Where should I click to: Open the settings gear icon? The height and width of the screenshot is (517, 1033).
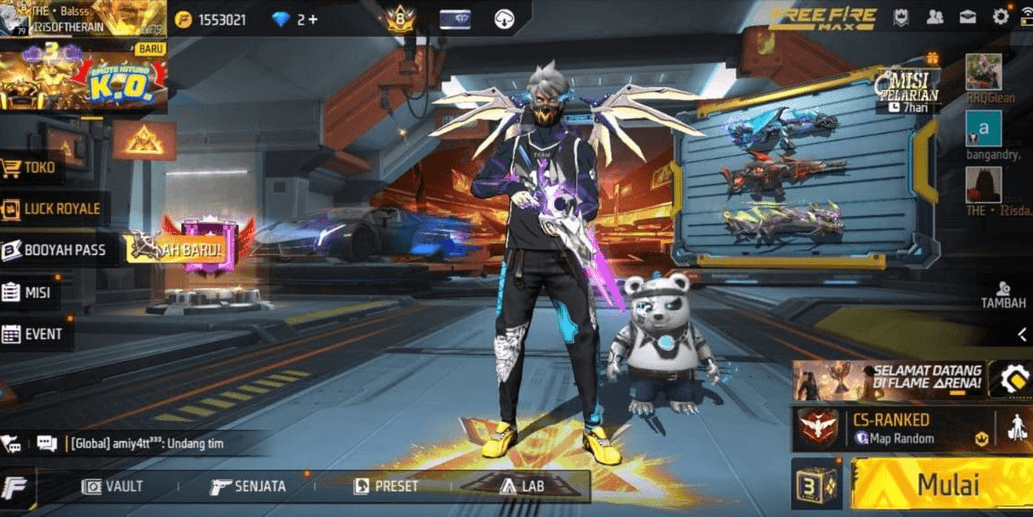tap(1000, 17)
